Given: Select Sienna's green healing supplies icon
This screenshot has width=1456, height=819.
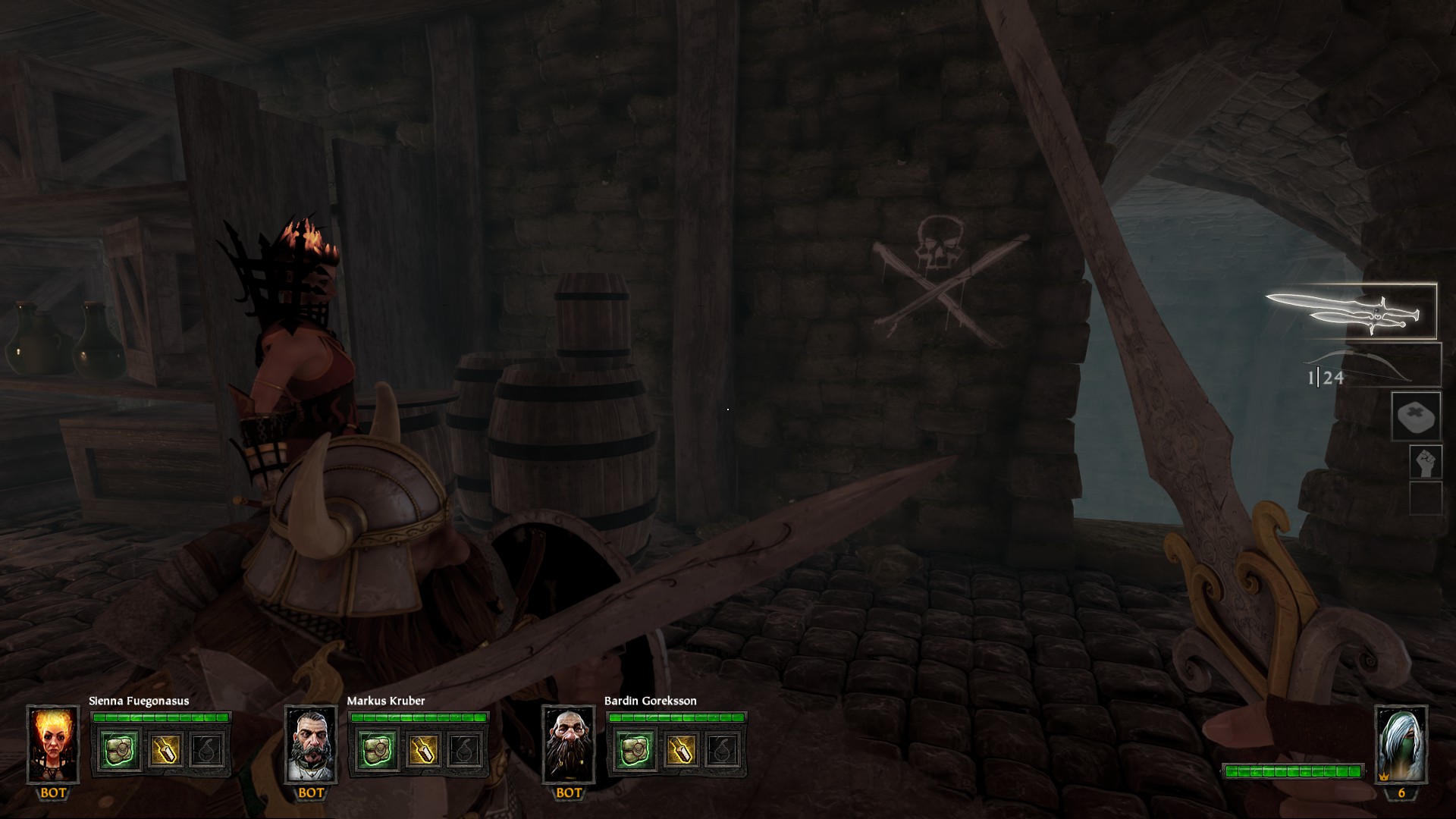Looking at the screenshot, I should (120, 749).
